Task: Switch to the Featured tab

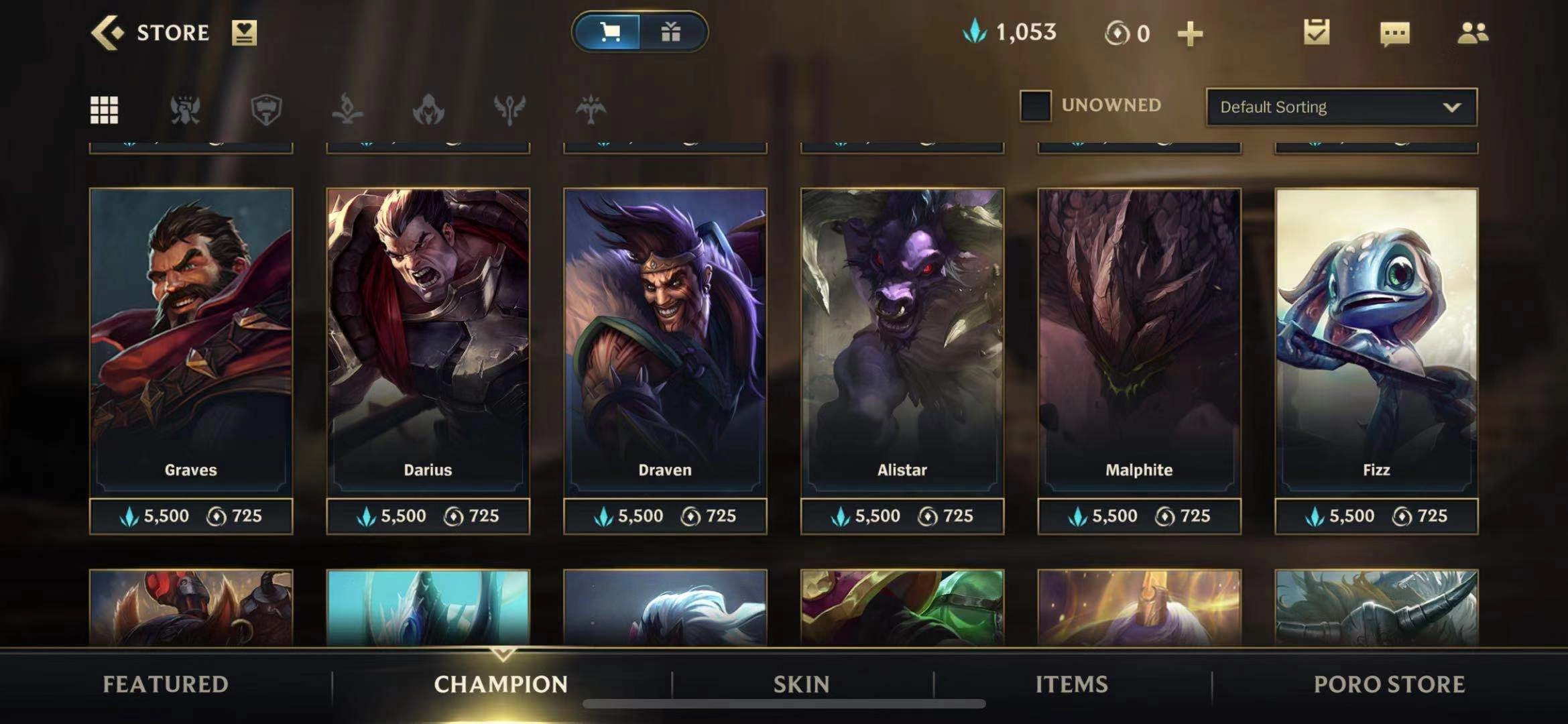Action: point(166,684)
